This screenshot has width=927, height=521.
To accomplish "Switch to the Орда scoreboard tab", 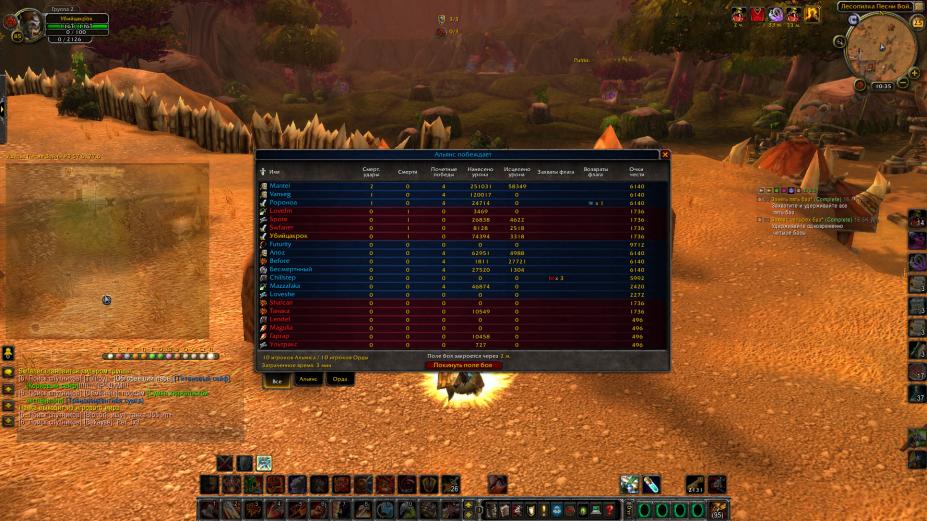I will [340, 379].
